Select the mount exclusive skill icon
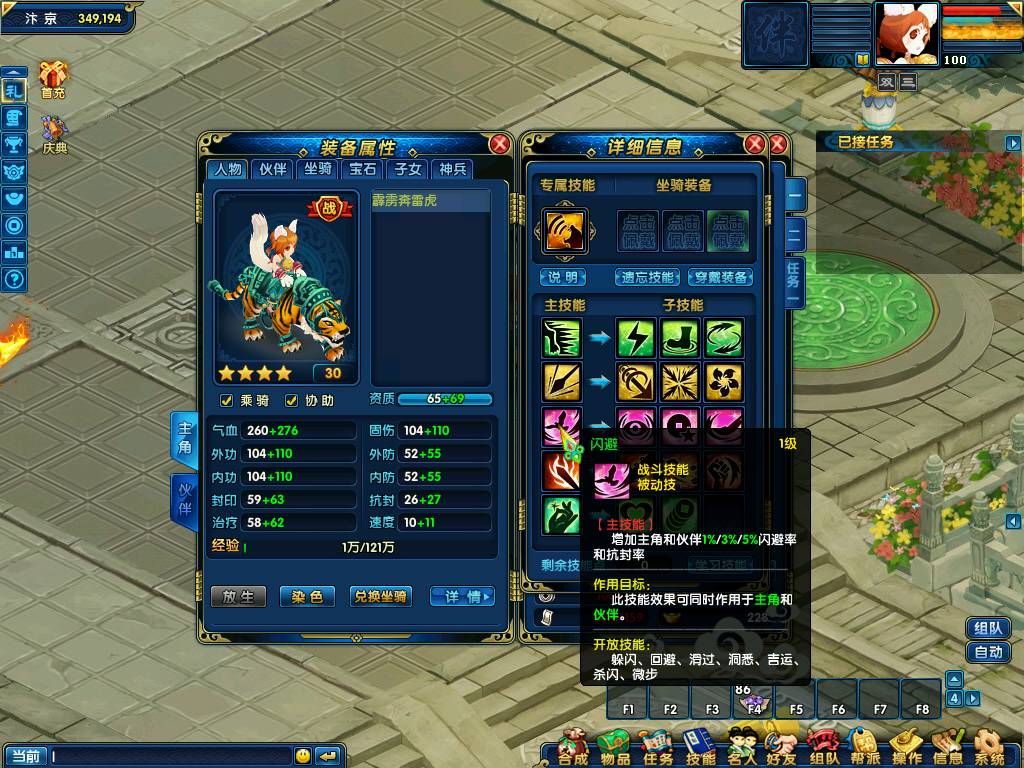This screenshot has width=1024, height=768. point(561,229)
